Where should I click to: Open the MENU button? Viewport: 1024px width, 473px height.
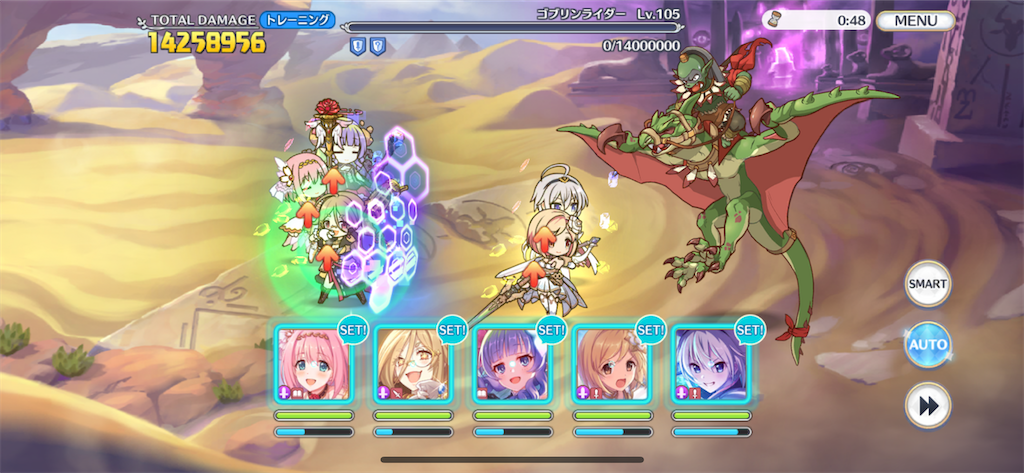pos(916,20)
